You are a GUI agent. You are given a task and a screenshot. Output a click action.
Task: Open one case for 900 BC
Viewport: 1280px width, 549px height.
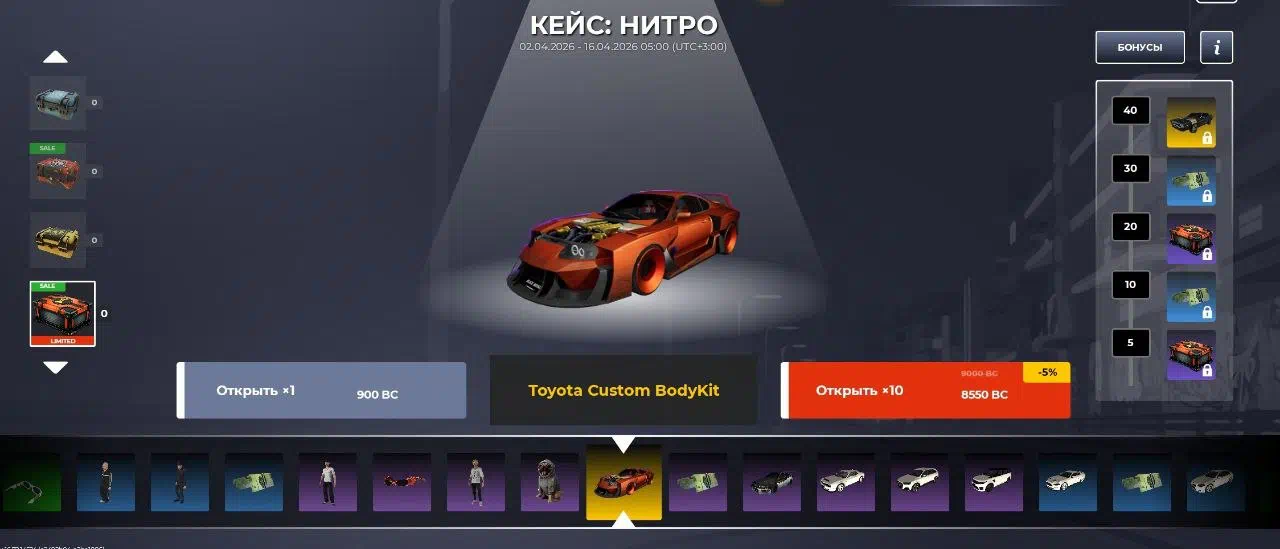tap(322, 390)
